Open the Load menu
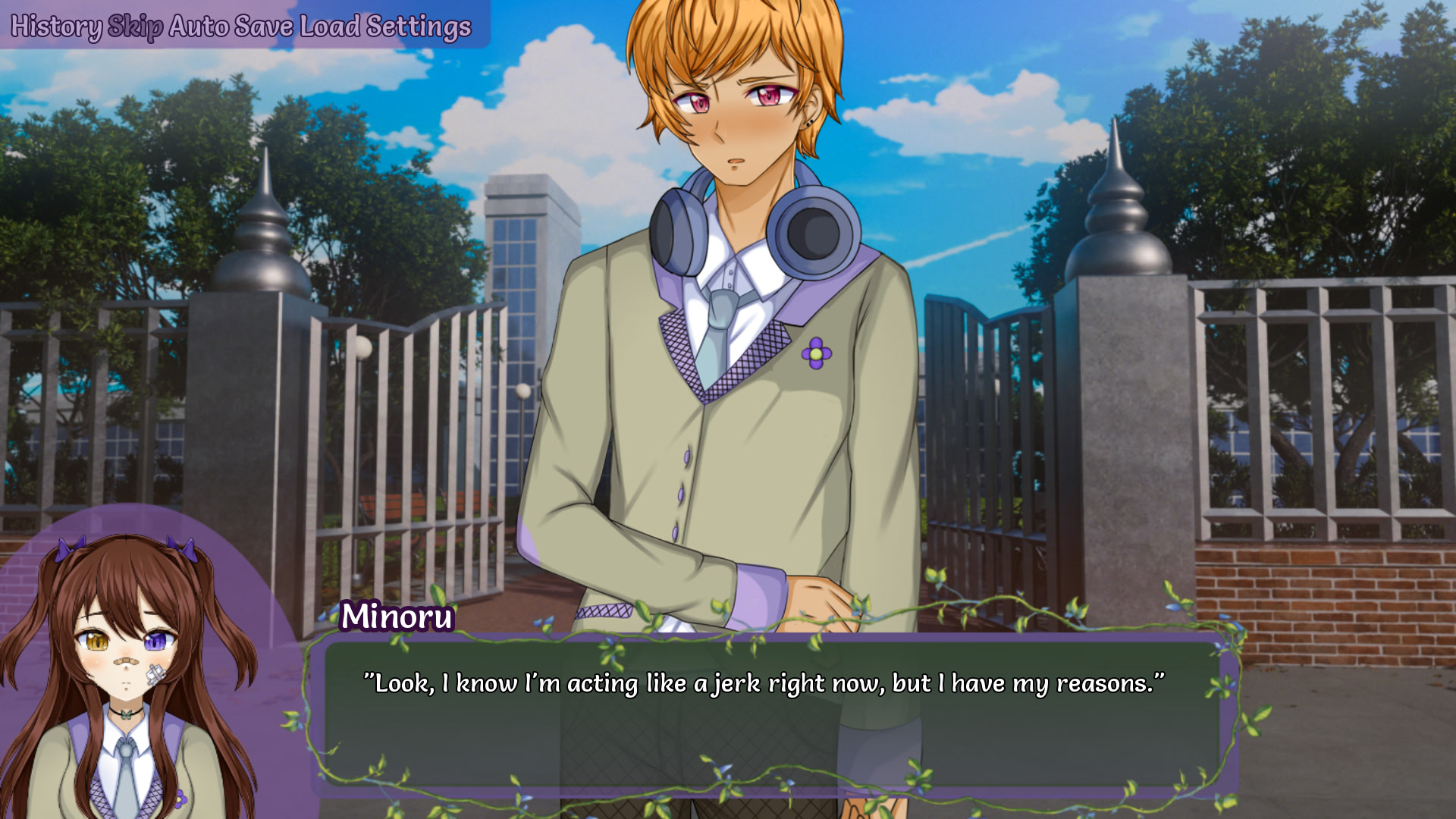Image resolution: width=1456 pixels, height=819 pixels. click(330, 27)
